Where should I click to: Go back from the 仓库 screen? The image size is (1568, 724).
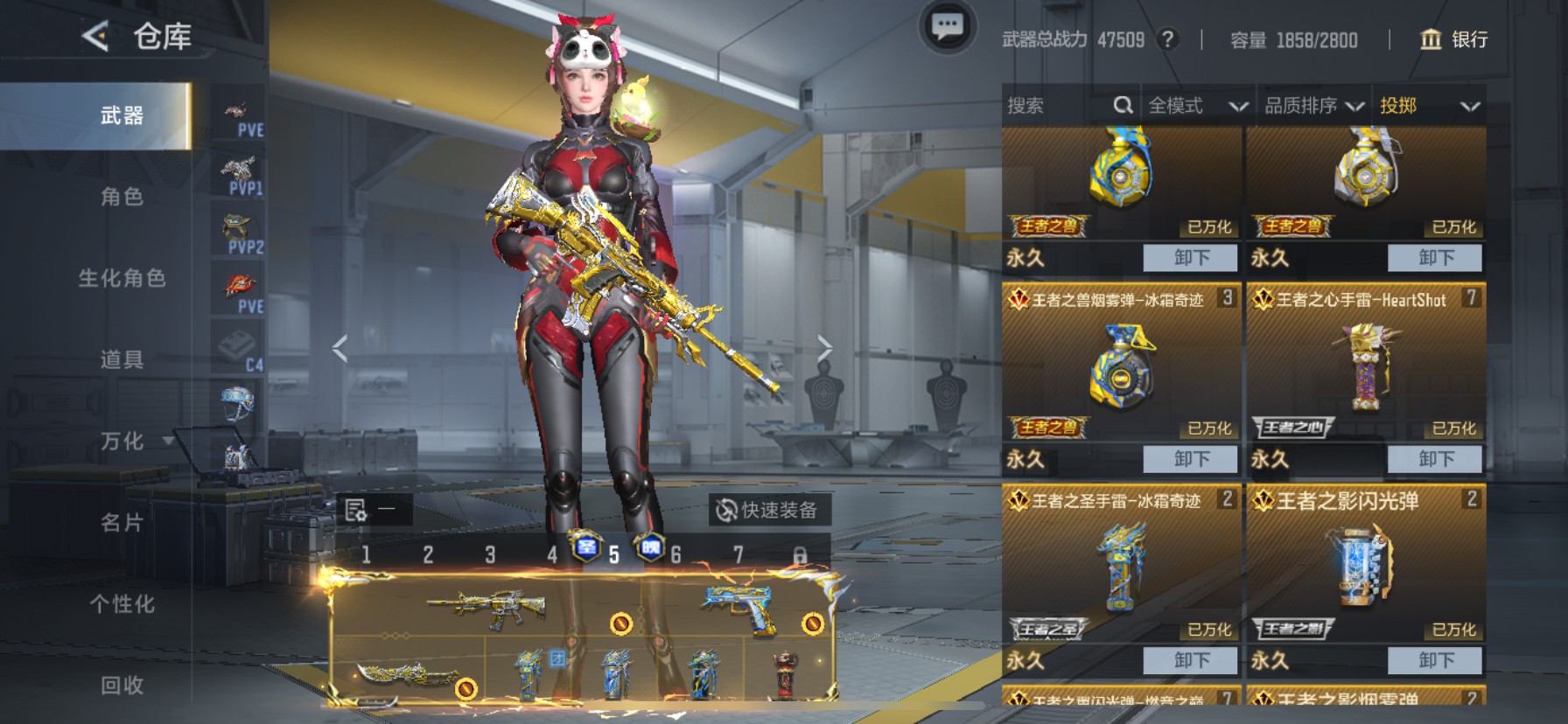(95, 37)
